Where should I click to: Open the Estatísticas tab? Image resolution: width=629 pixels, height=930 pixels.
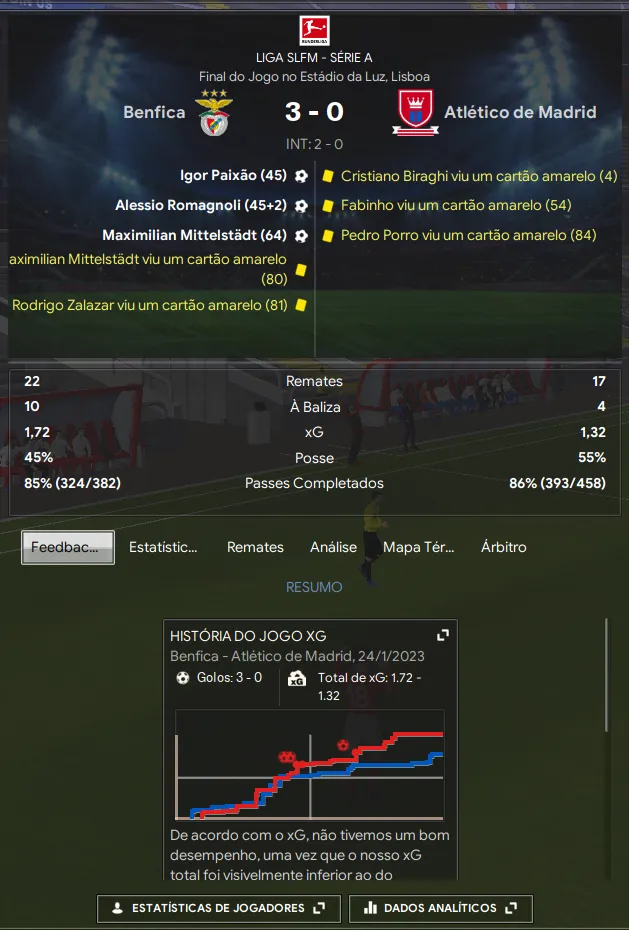[163, 547]
